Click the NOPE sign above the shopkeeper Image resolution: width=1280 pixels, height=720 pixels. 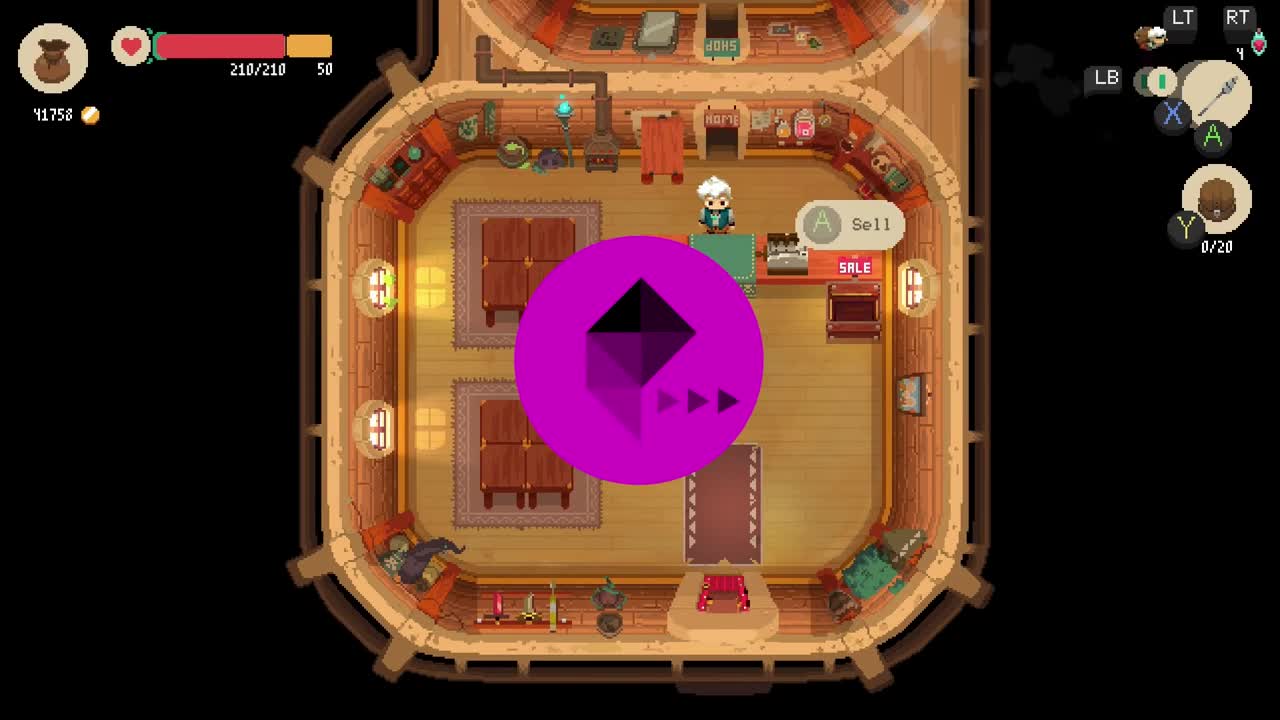tap(720, 120)
